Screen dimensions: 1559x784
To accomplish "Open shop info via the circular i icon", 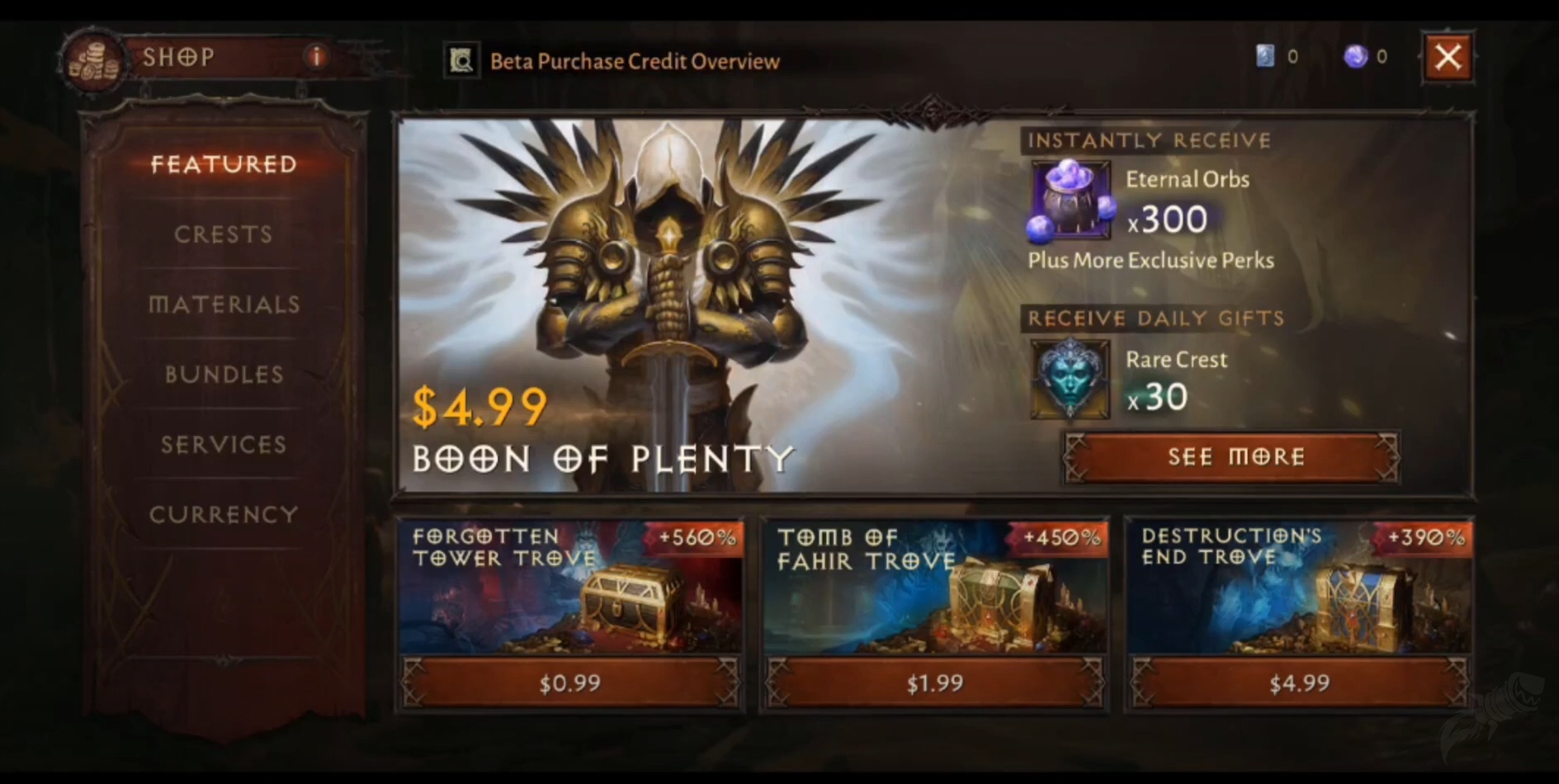I will coord(316,57).
